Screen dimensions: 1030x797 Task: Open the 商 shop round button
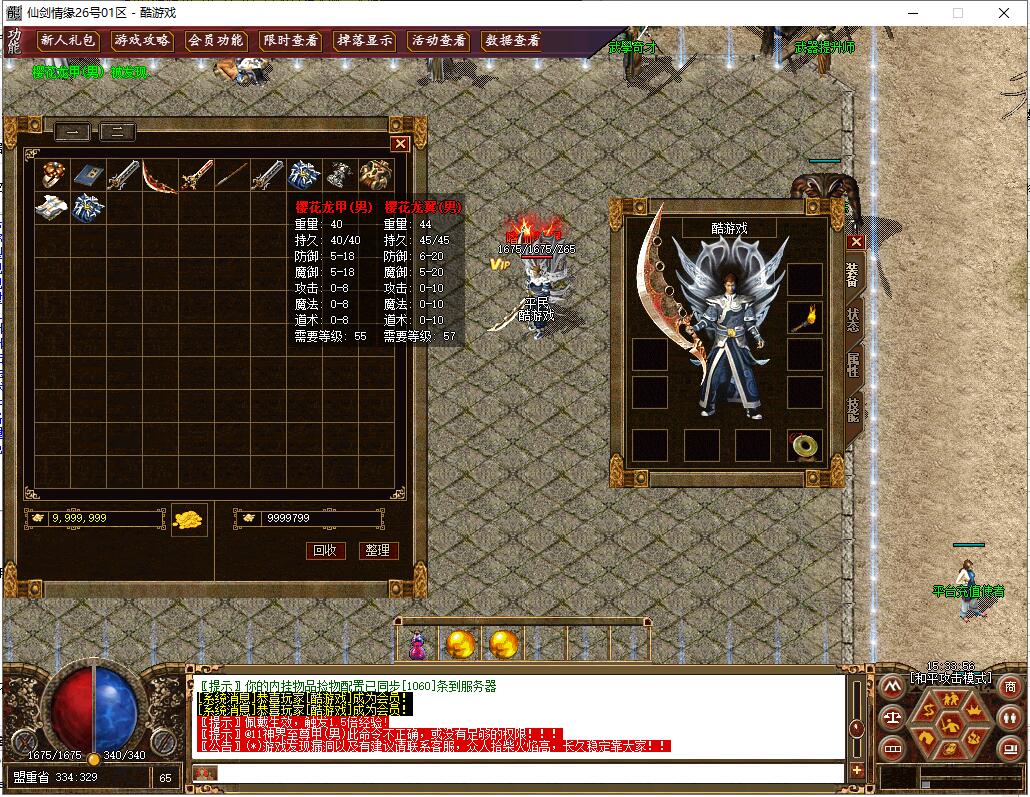pyautogui.click(x=1009, y=686)
